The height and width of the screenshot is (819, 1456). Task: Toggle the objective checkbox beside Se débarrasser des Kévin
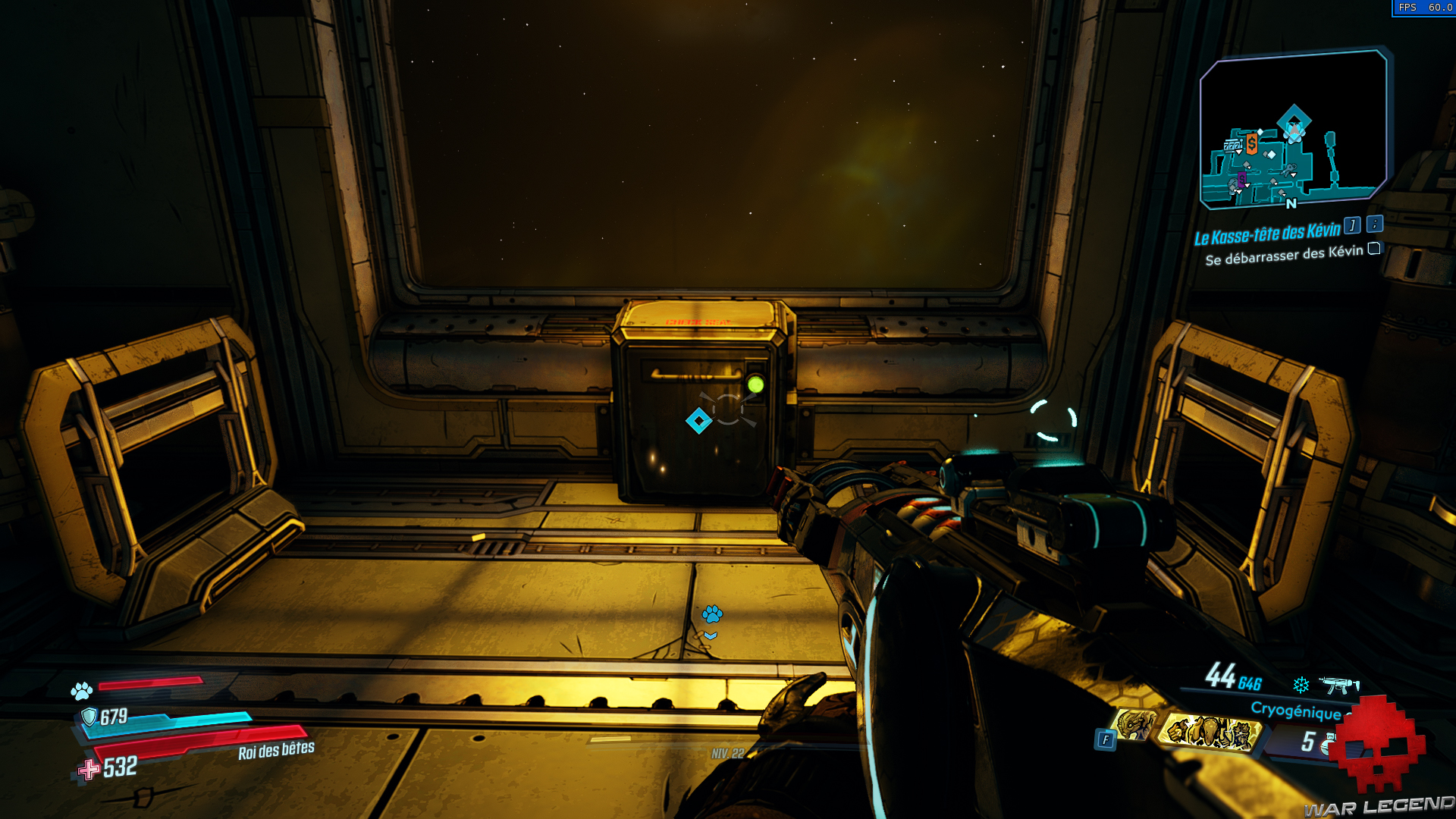[x=1373, y=251]
